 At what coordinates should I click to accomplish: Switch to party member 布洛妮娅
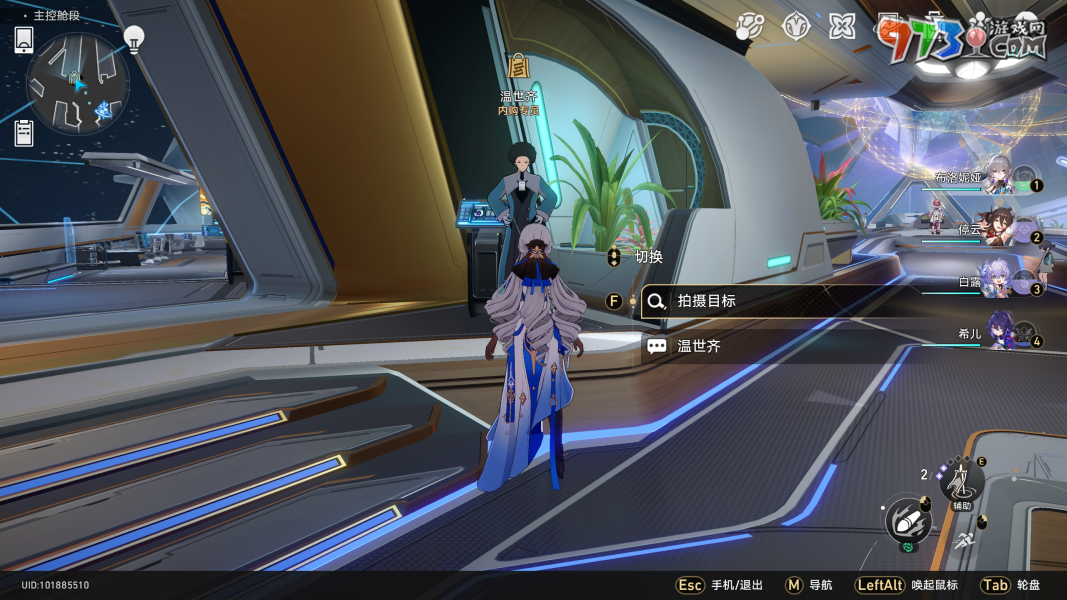[x=996, y=179]
